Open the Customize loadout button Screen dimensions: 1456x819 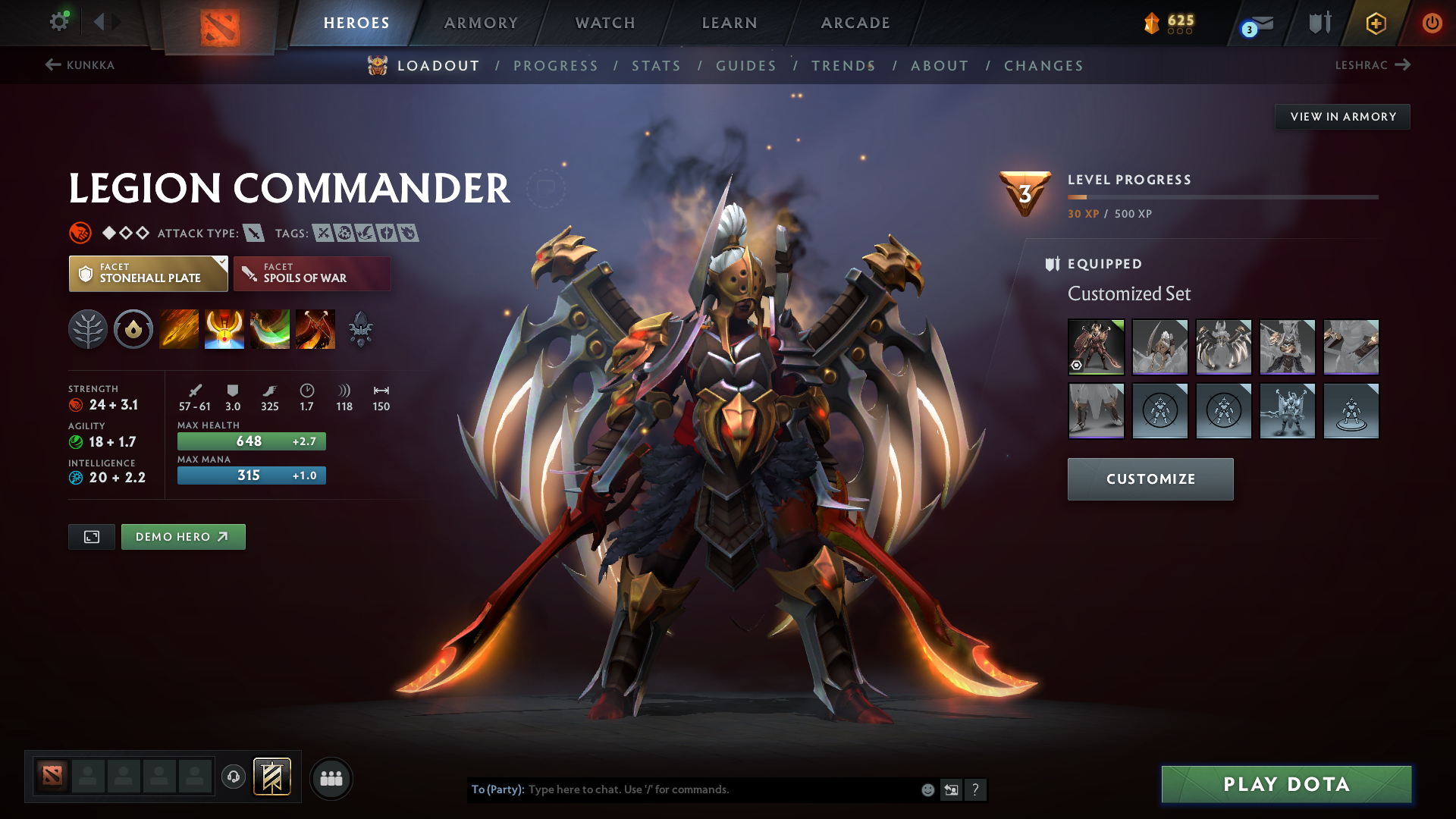pos(1150,479)
